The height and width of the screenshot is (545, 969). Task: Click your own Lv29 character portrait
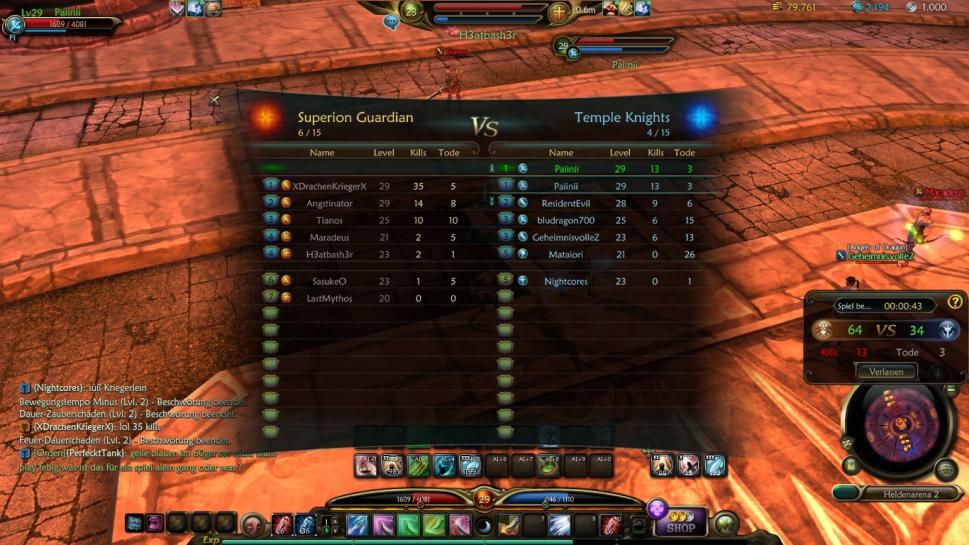15,24
